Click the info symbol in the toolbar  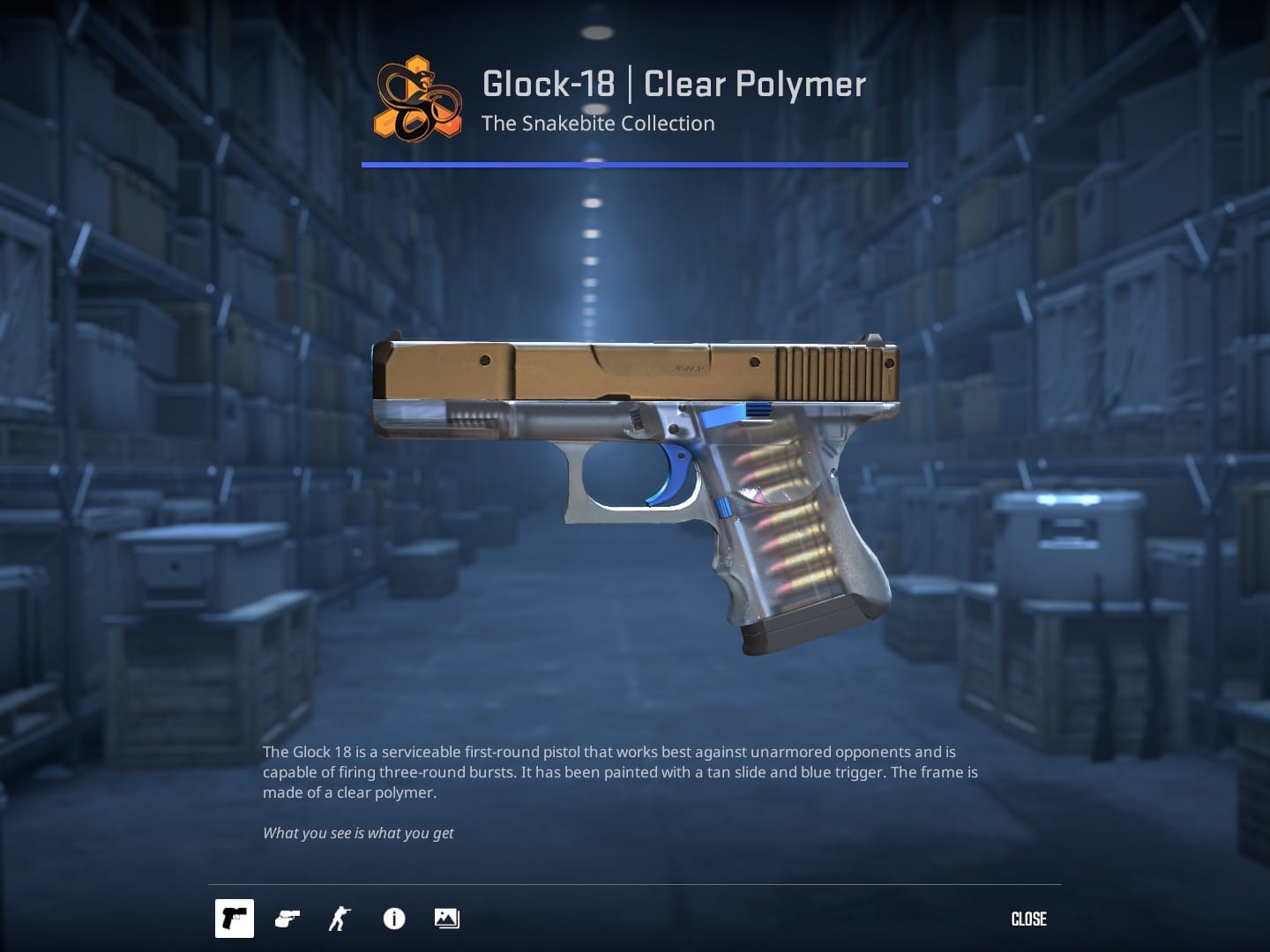tap(394, 919)
